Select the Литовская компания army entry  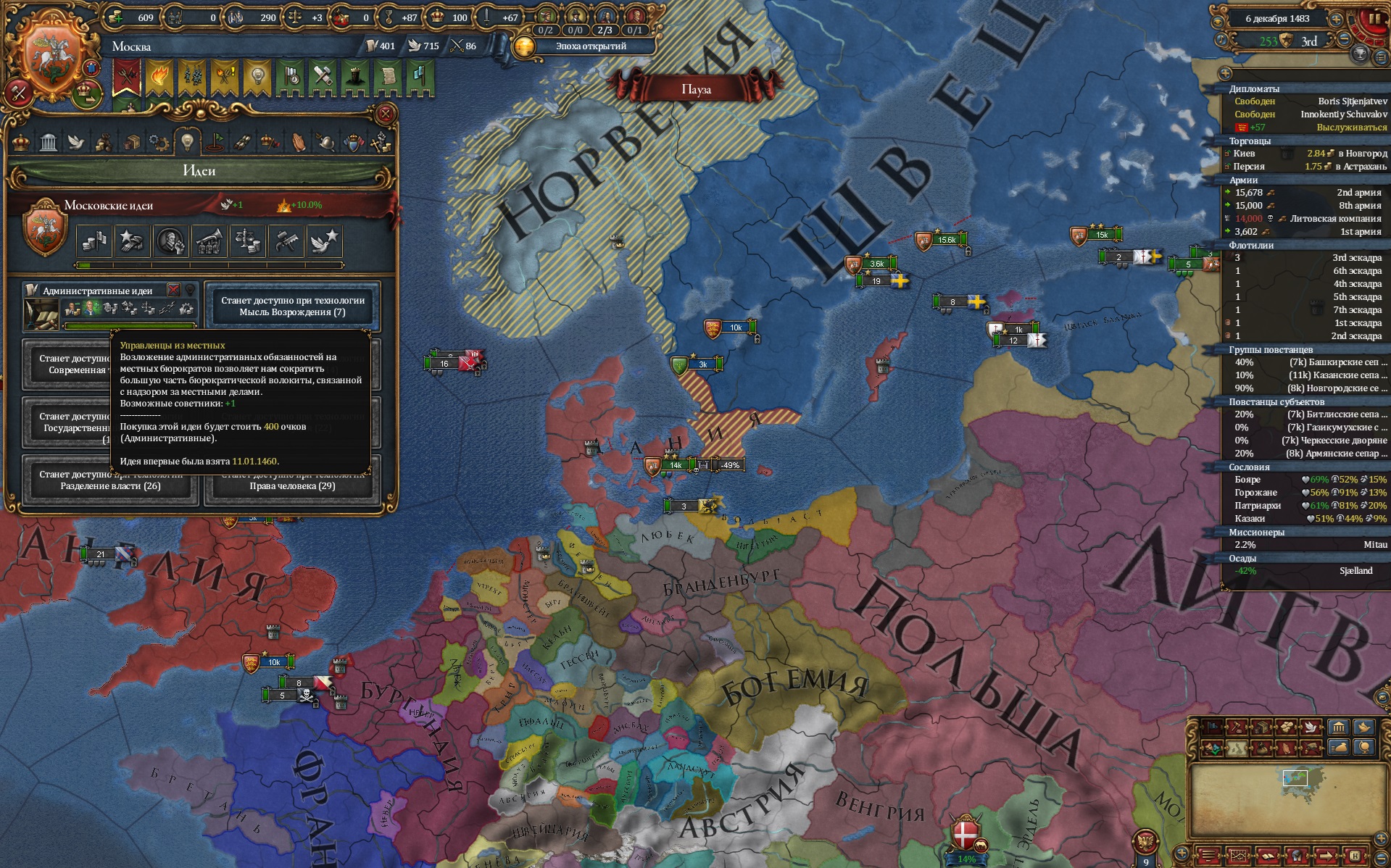(1305, 219)
